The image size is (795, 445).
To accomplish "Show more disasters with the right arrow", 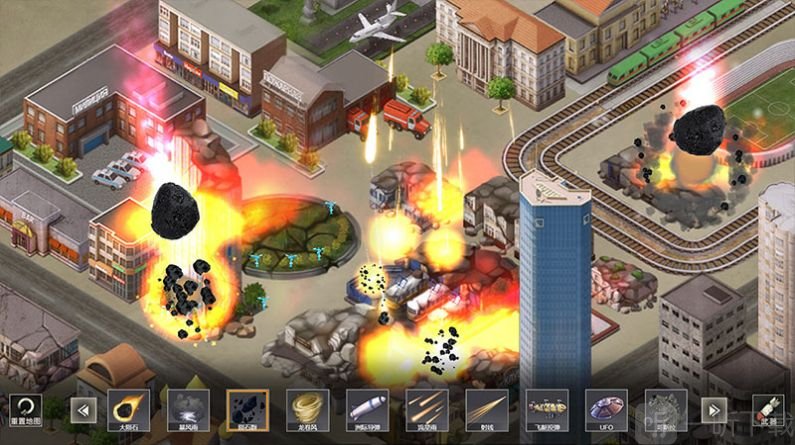I will click(713, 409).
